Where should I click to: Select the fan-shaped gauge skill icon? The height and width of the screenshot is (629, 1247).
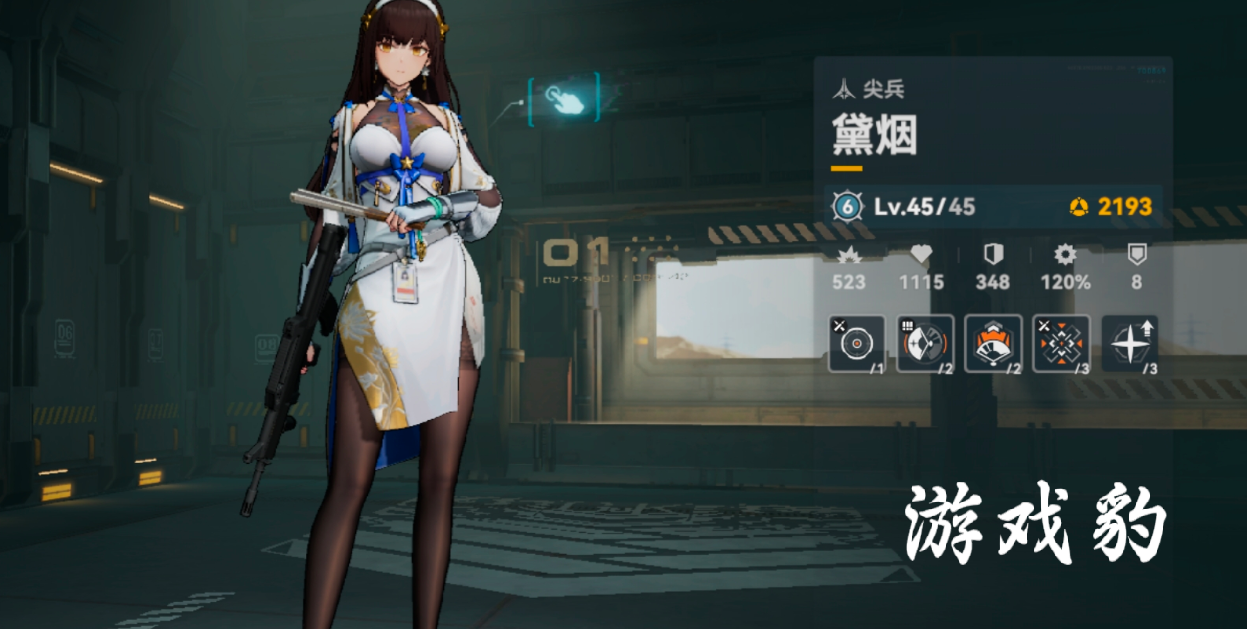point(925,344)
